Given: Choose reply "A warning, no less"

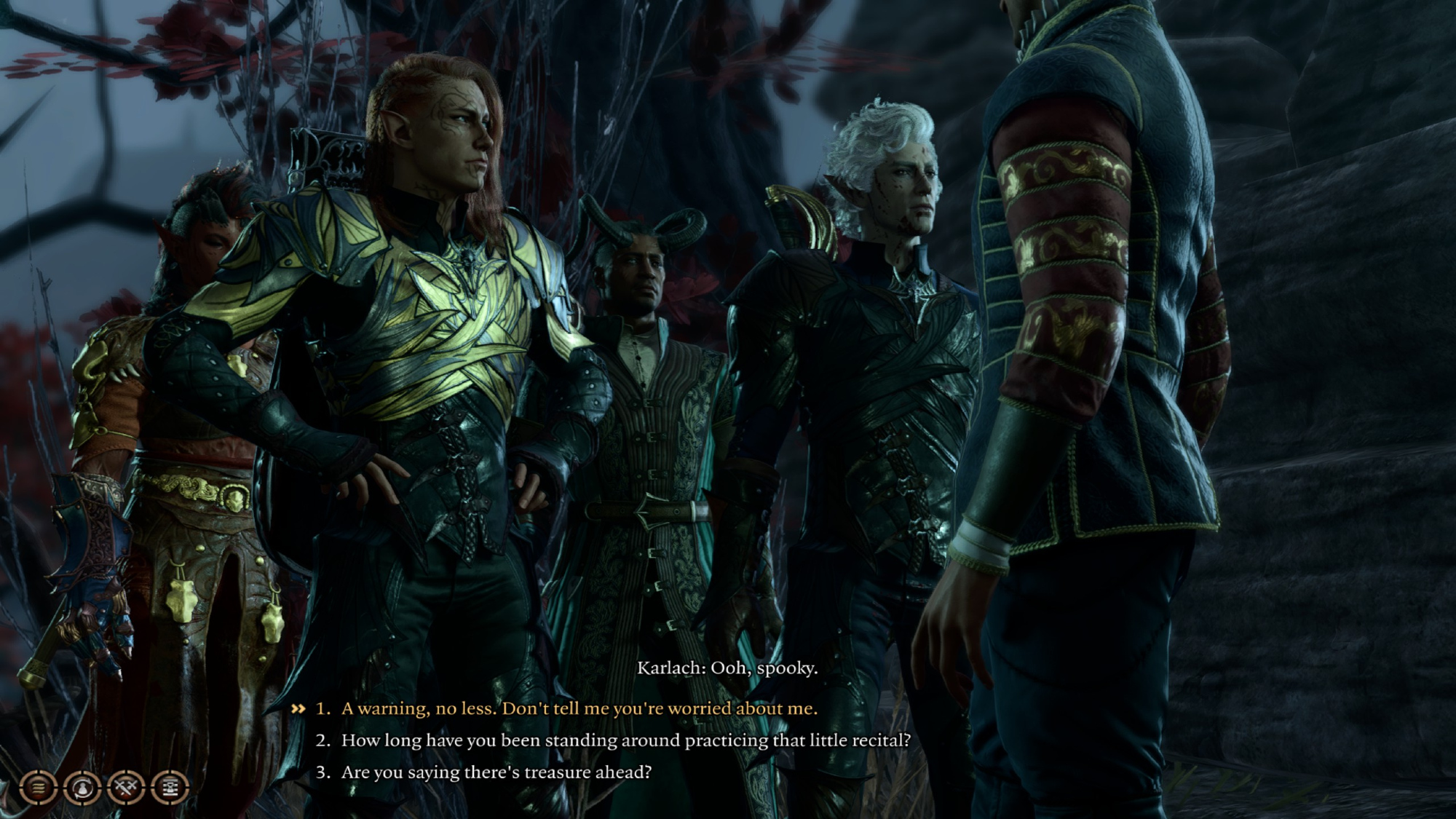Looking at the screenshot, I should (x=579, y=708).
